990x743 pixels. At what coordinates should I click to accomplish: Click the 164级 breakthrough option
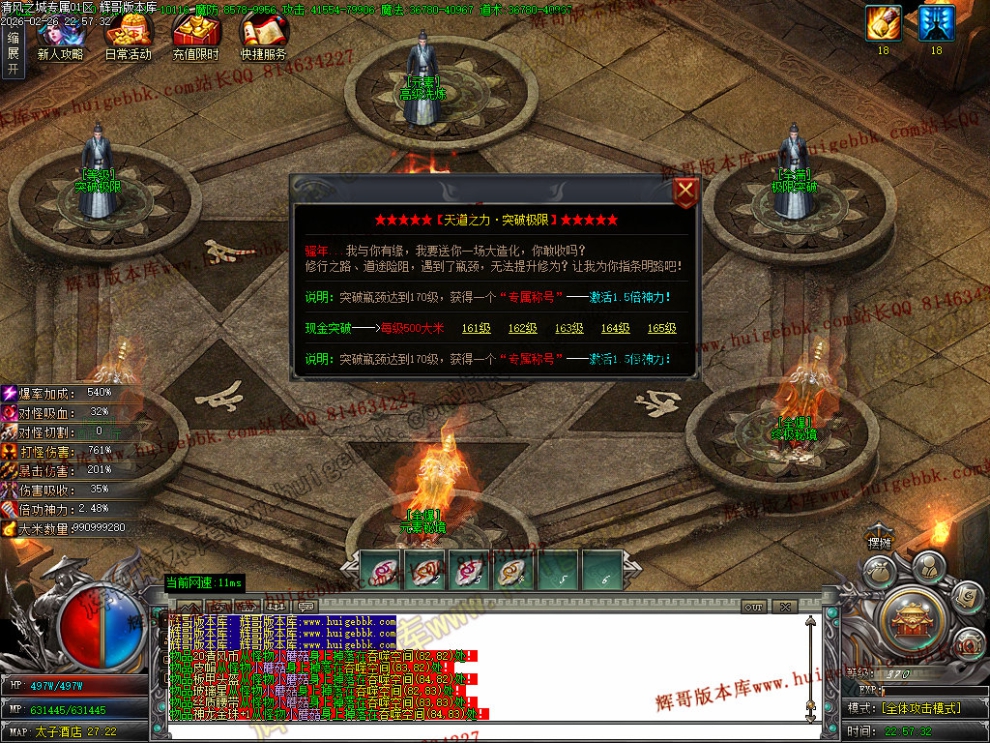[x=615, y=328]
